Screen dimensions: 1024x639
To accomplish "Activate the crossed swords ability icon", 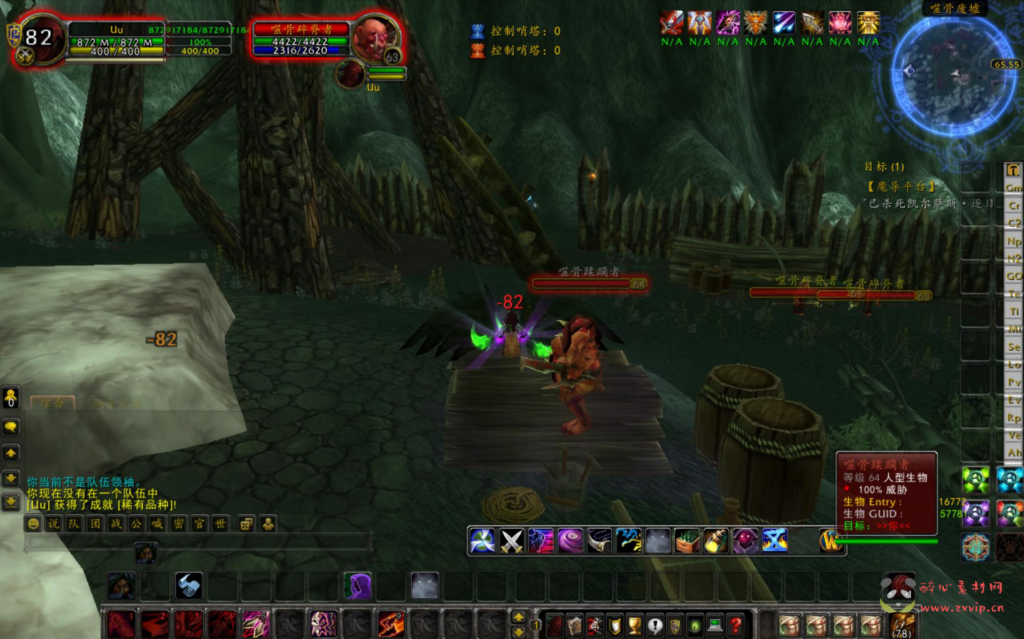I will point(512,541).
